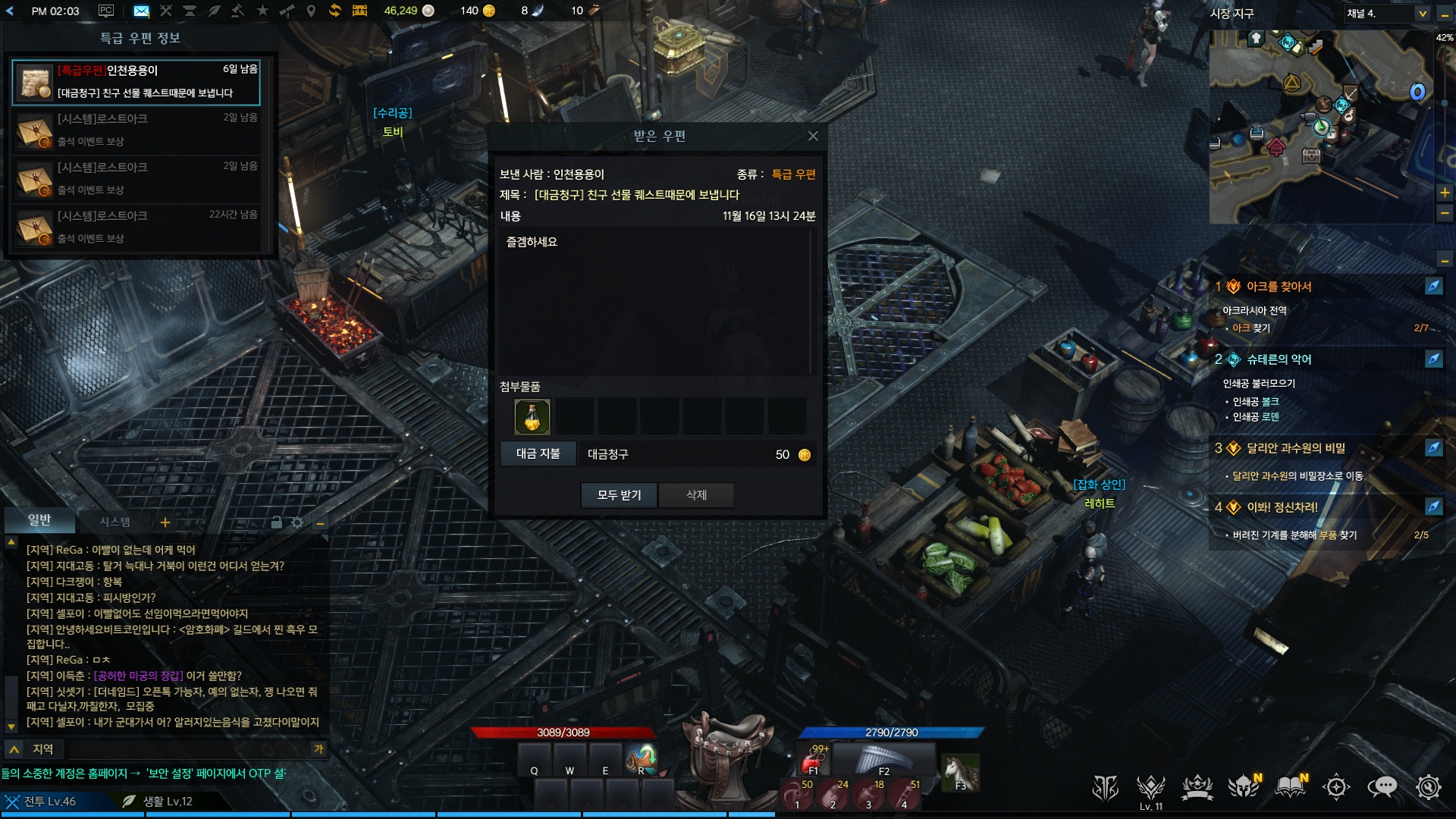The image size is (1456, 819).
Task: Zoom in the minimap with plus button
Action: point(1445,193)
